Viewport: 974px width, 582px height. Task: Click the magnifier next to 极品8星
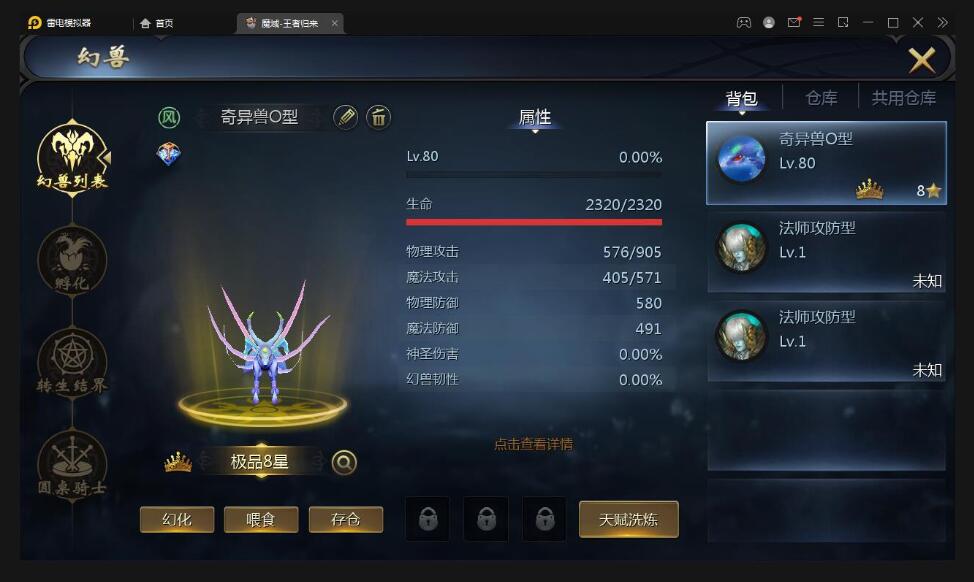pos(344,462)
